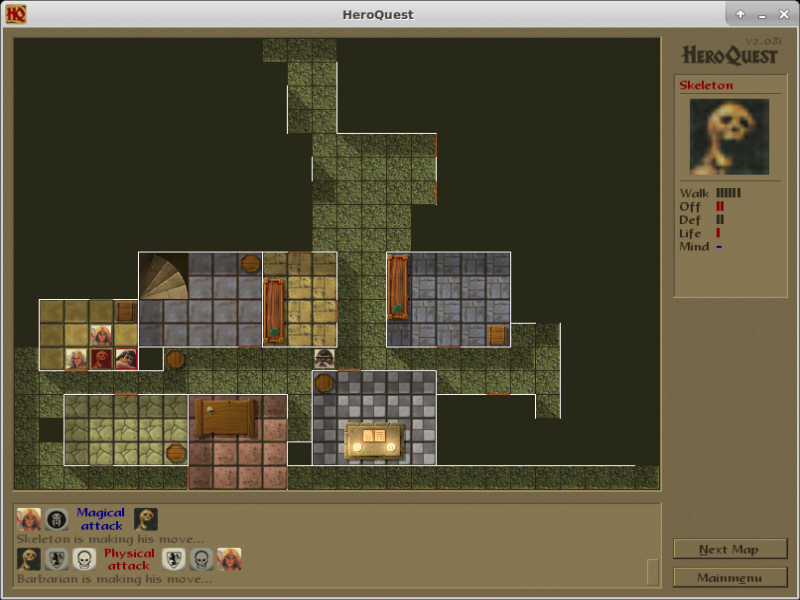Select the Skeleton portrait in the side panel
Image resolution: width=800 pixels, height=600 pixels.
point(729,137)
